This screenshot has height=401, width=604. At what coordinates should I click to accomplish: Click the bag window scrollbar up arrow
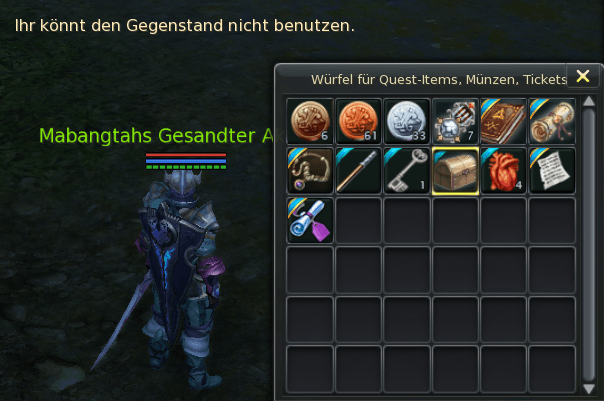pyautogui.click(x=589, y=101)
